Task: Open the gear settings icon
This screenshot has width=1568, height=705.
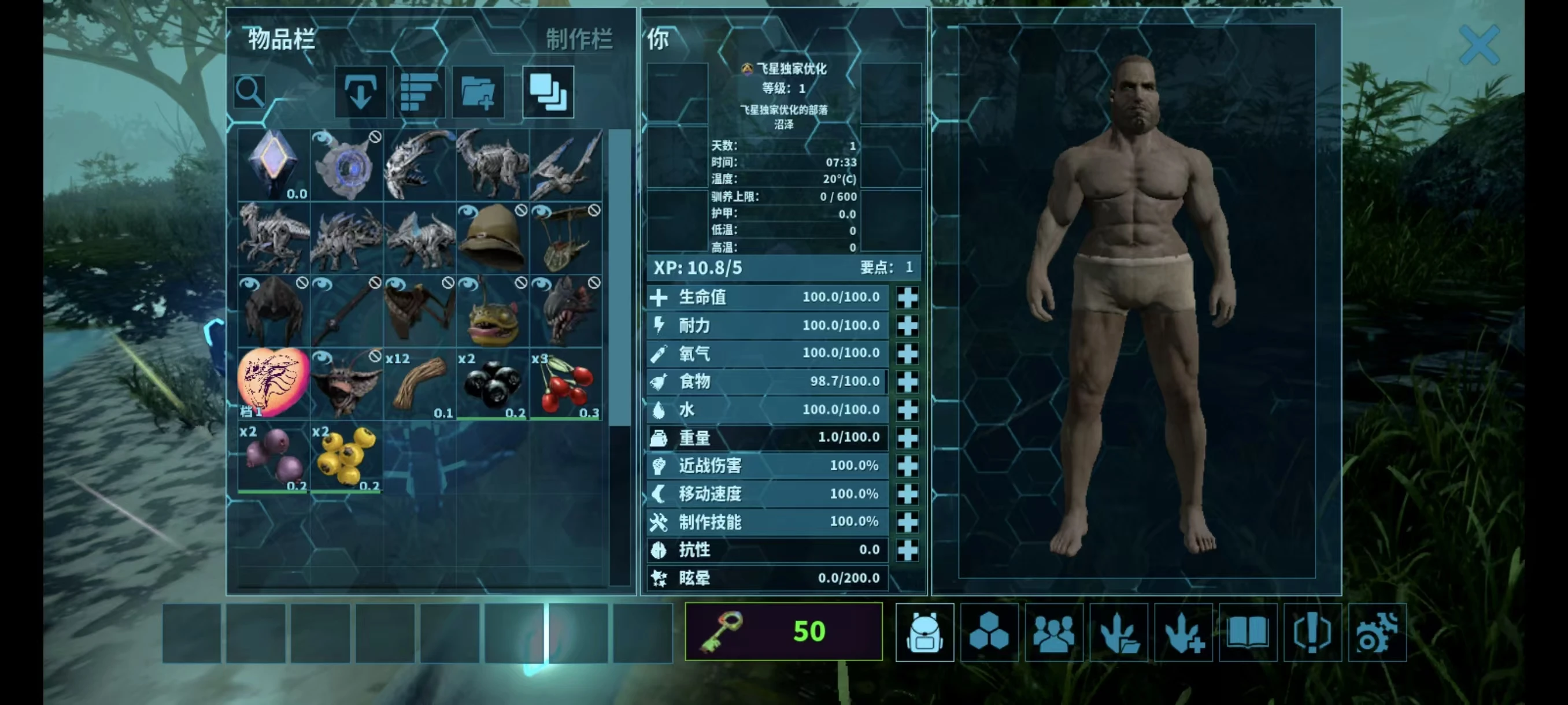Action: [x=1377, y=633]
